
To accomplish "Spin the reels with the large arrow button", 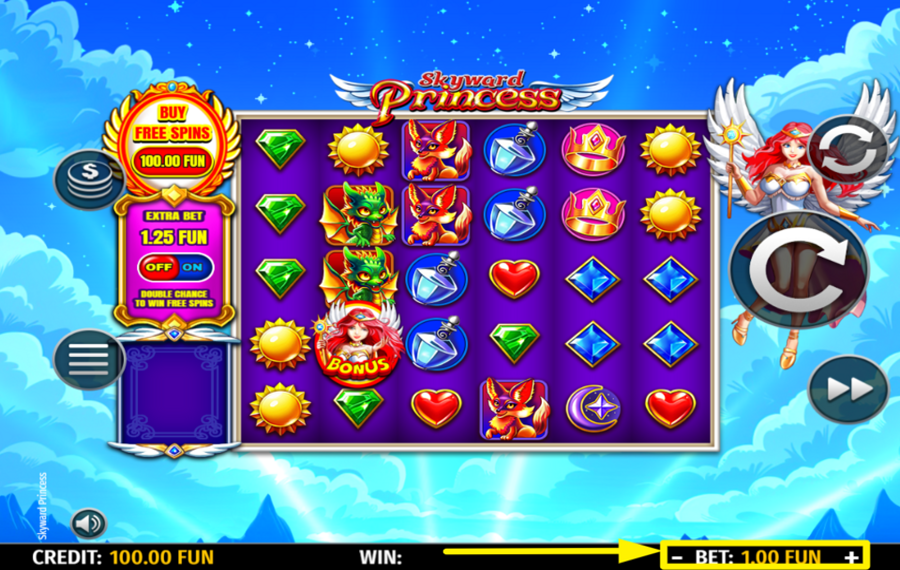I will [x=798, y=271].
